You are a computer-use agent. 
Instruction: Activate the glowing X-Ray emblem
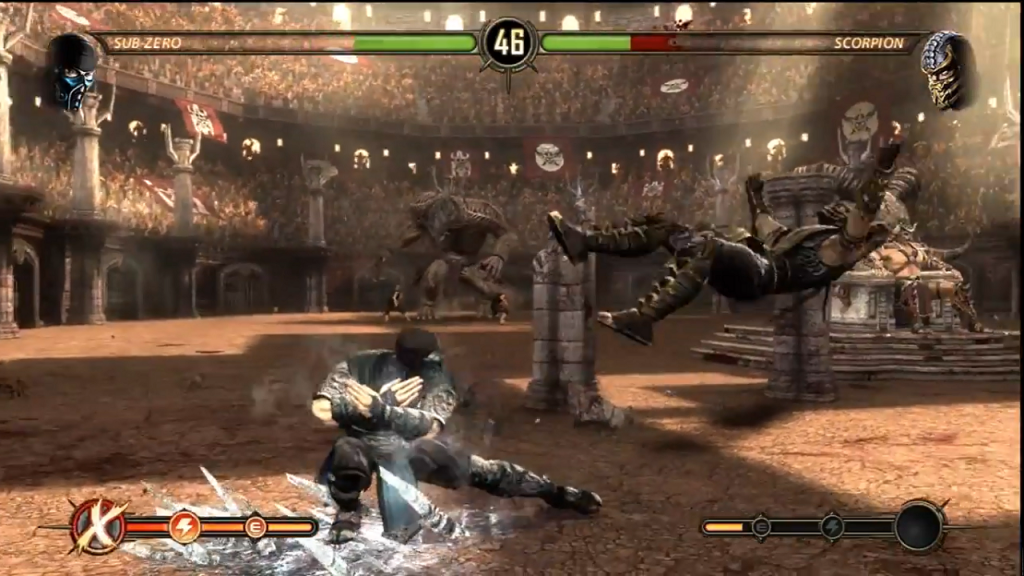click(x=98, y=526)
